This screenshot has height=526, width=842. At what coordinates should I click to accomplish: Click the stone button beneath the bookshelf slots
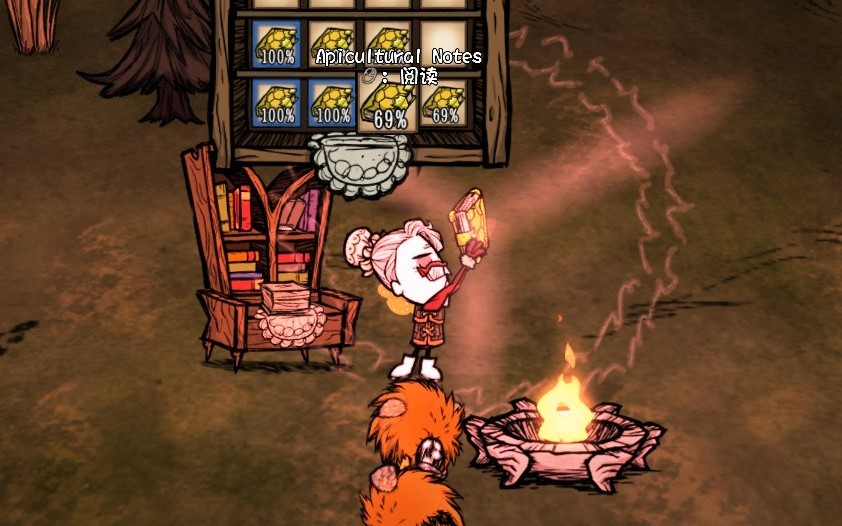pyautogui.click(x=360, y=165)
